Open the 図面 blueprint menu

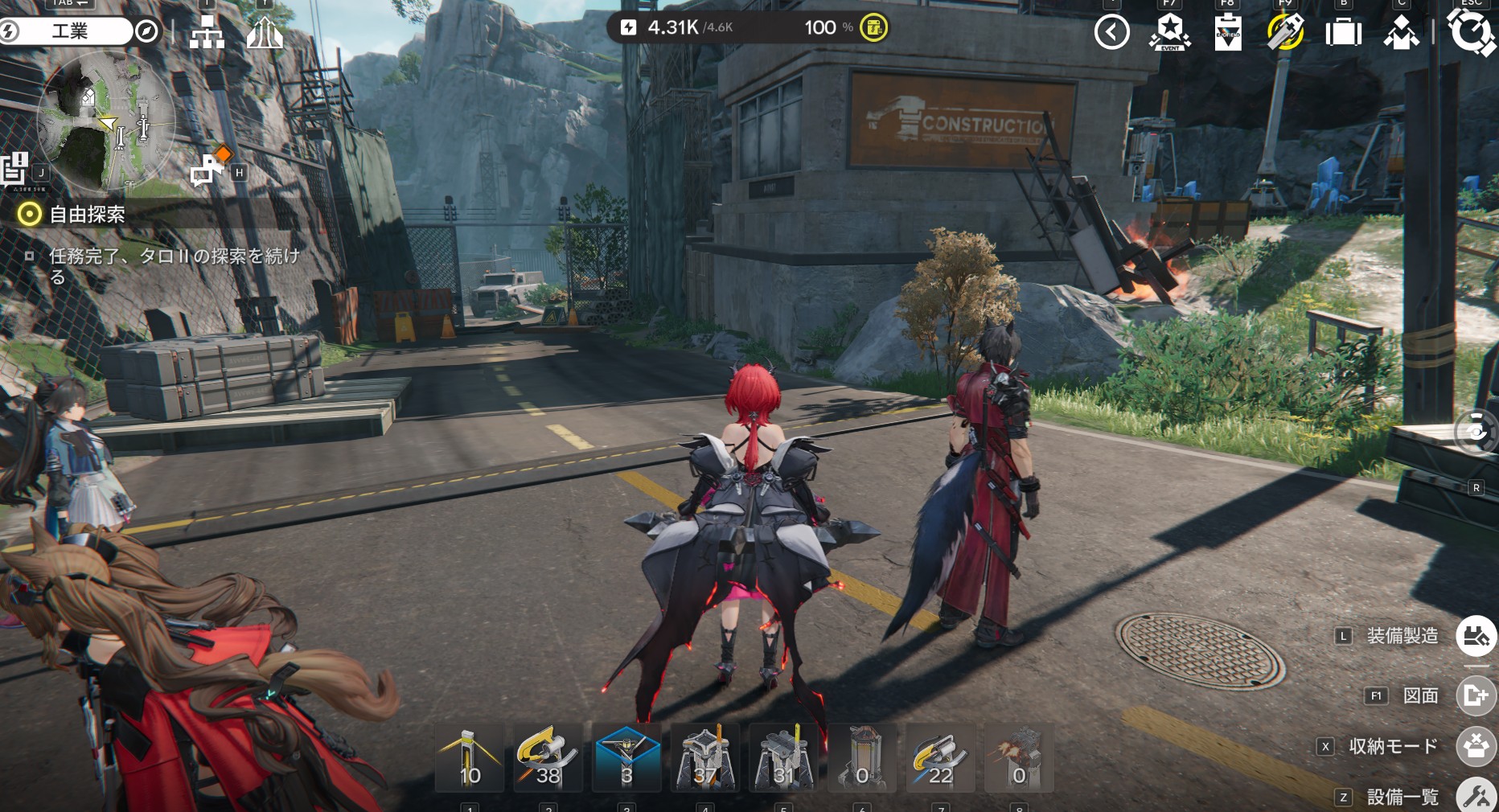(1476, 695)
